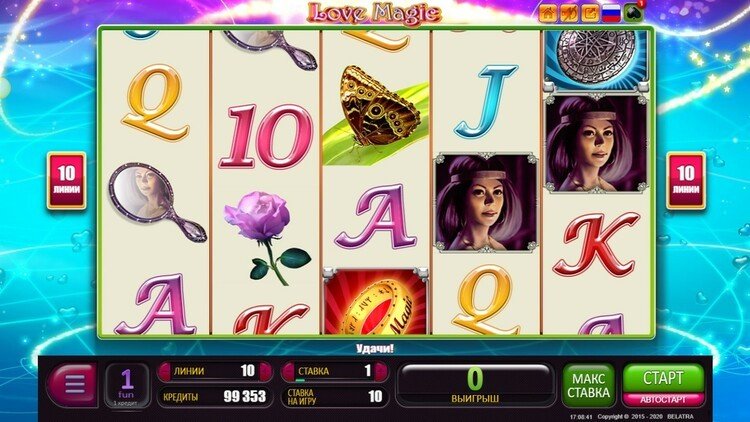Open the hamburger menu
Viewport: 750px width, 422px height.
point(72,385)
